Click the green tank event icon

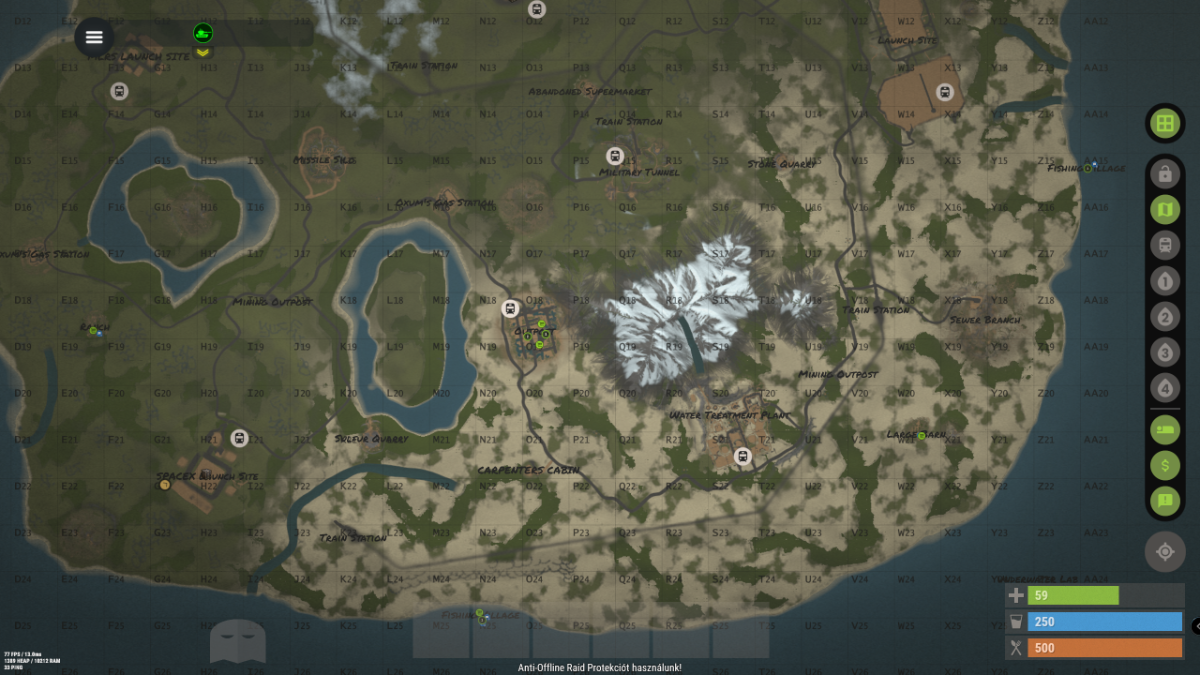[x=203, y=33]
